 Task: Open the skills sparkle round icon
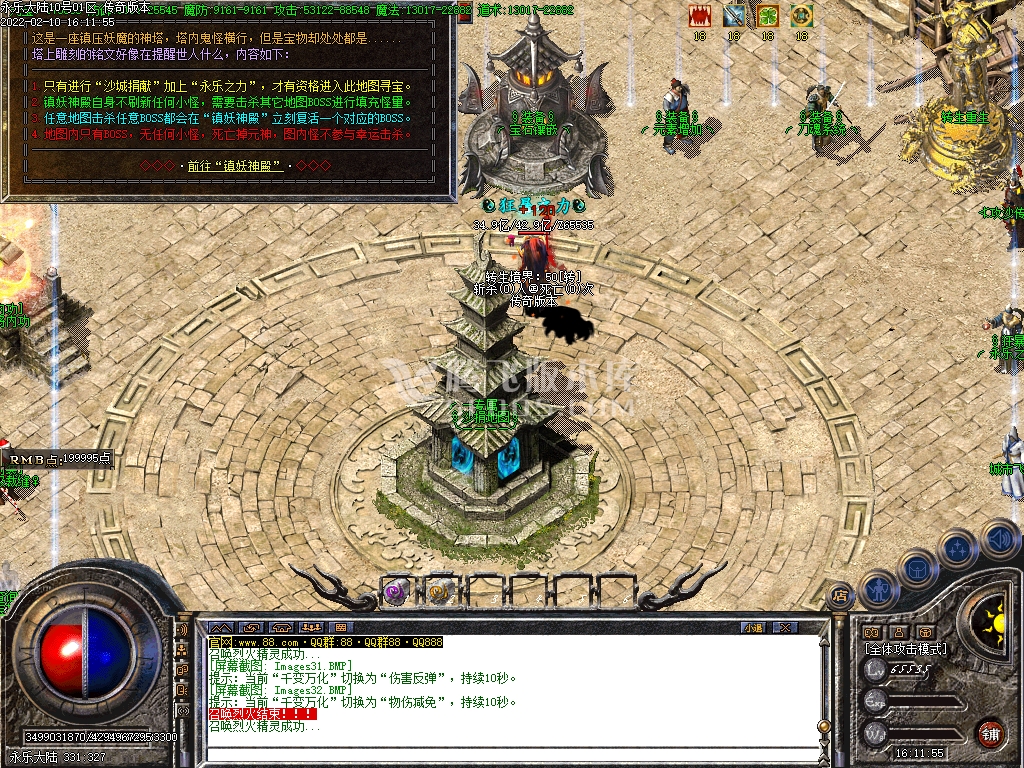[x=958, y=548]
